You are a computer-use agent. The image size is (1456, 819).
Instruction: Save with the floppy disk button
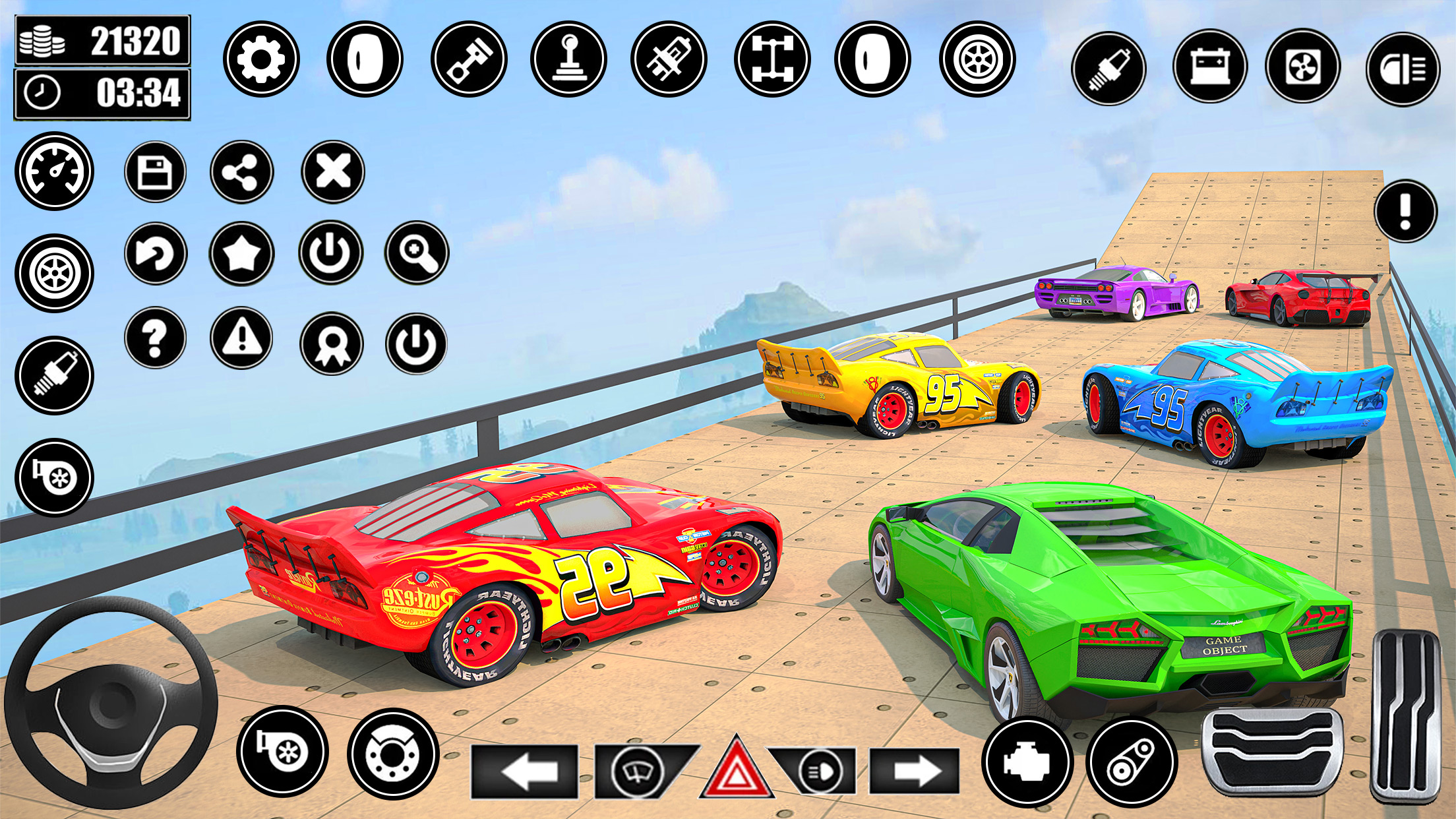coord(156,172)
